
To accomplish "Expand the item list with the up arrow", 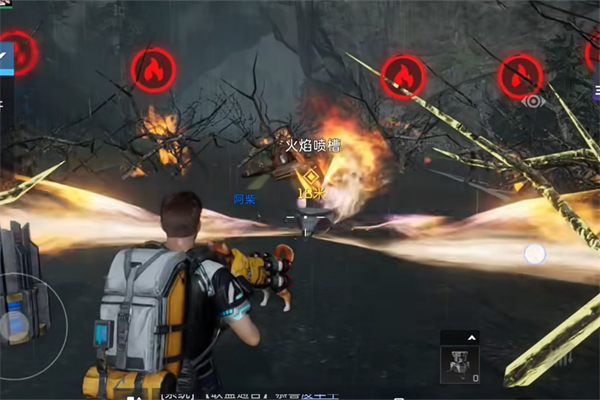I will [x=473, y=337].
